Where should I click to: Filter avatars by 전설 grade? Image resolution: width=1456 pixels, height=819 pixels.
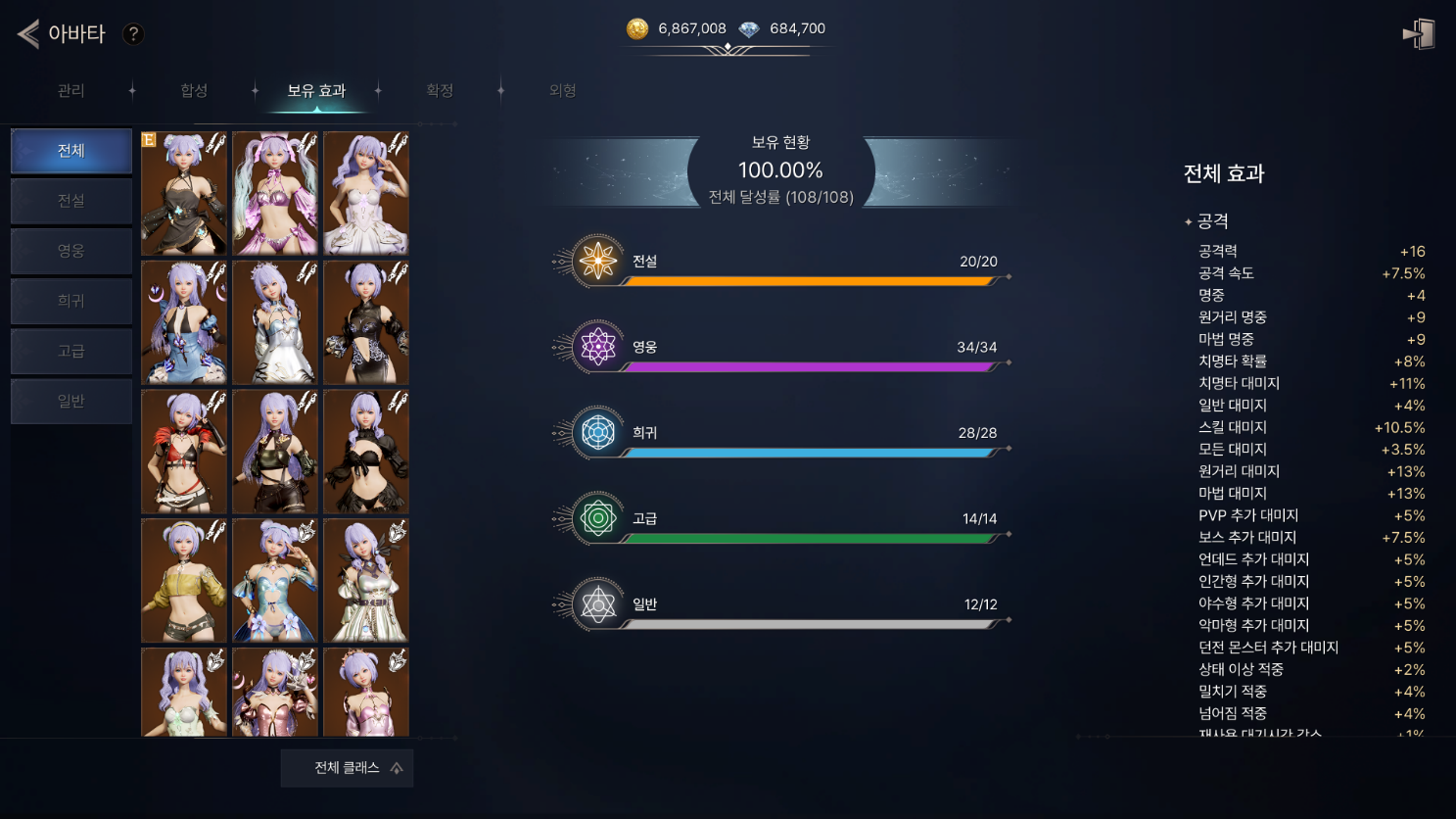coord(71,201)
